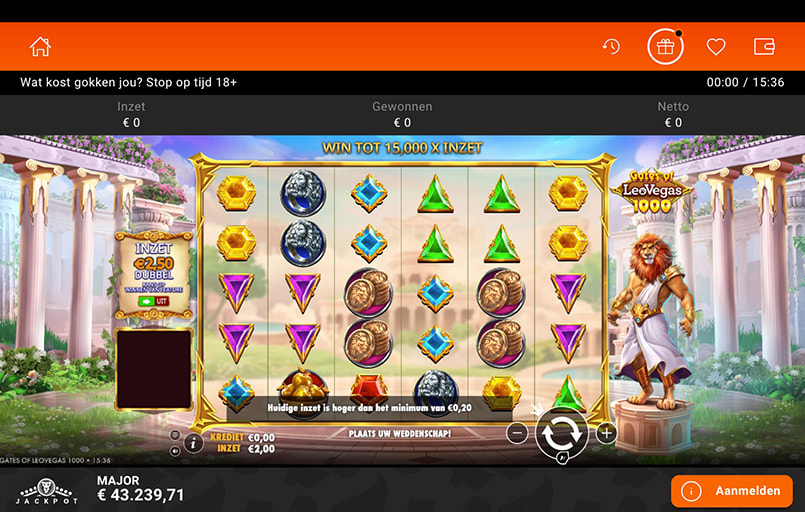The height and width of the screenshot is (512, 805).
Task: Open the LeoVegas Jackpot logo
Action: pos(47,490)
